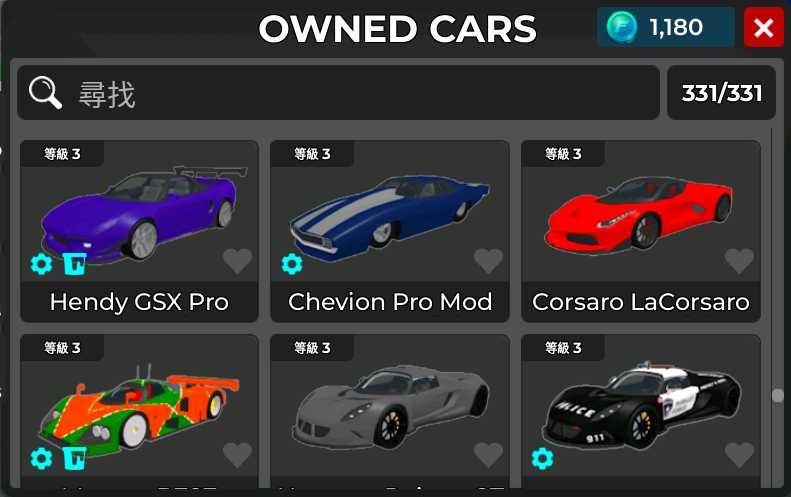Open the 1,180 currency balance

coord(666,28)
